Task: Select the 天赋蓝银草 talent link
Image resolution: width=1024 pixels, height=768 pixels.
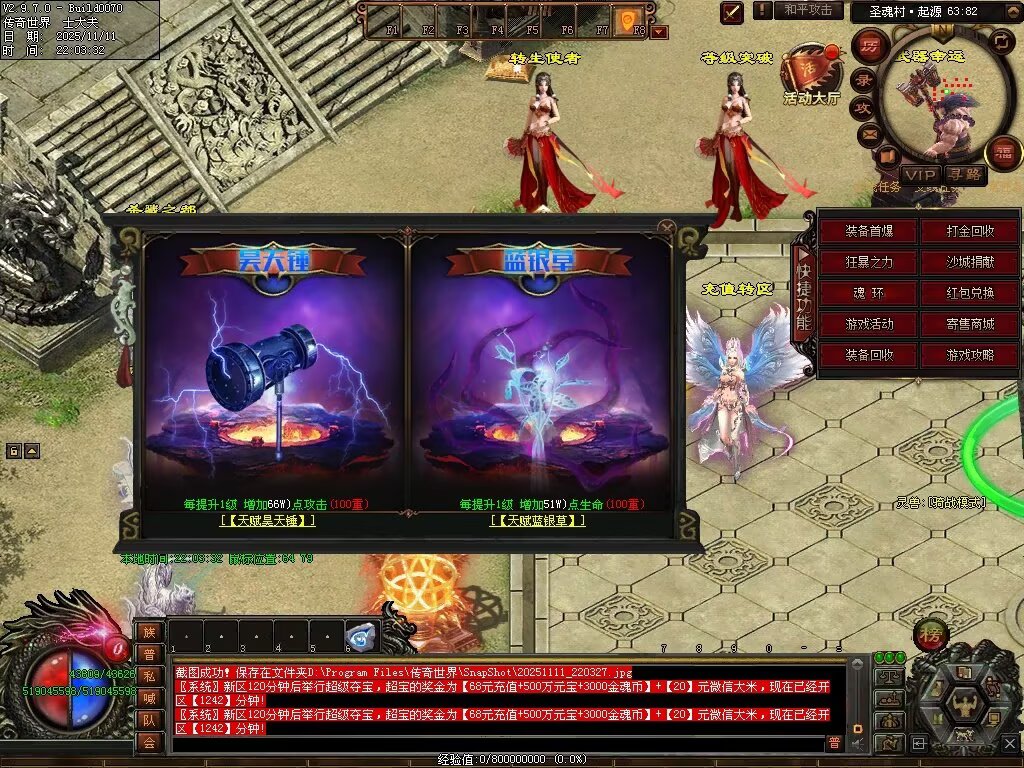Action: click(538, 521)
